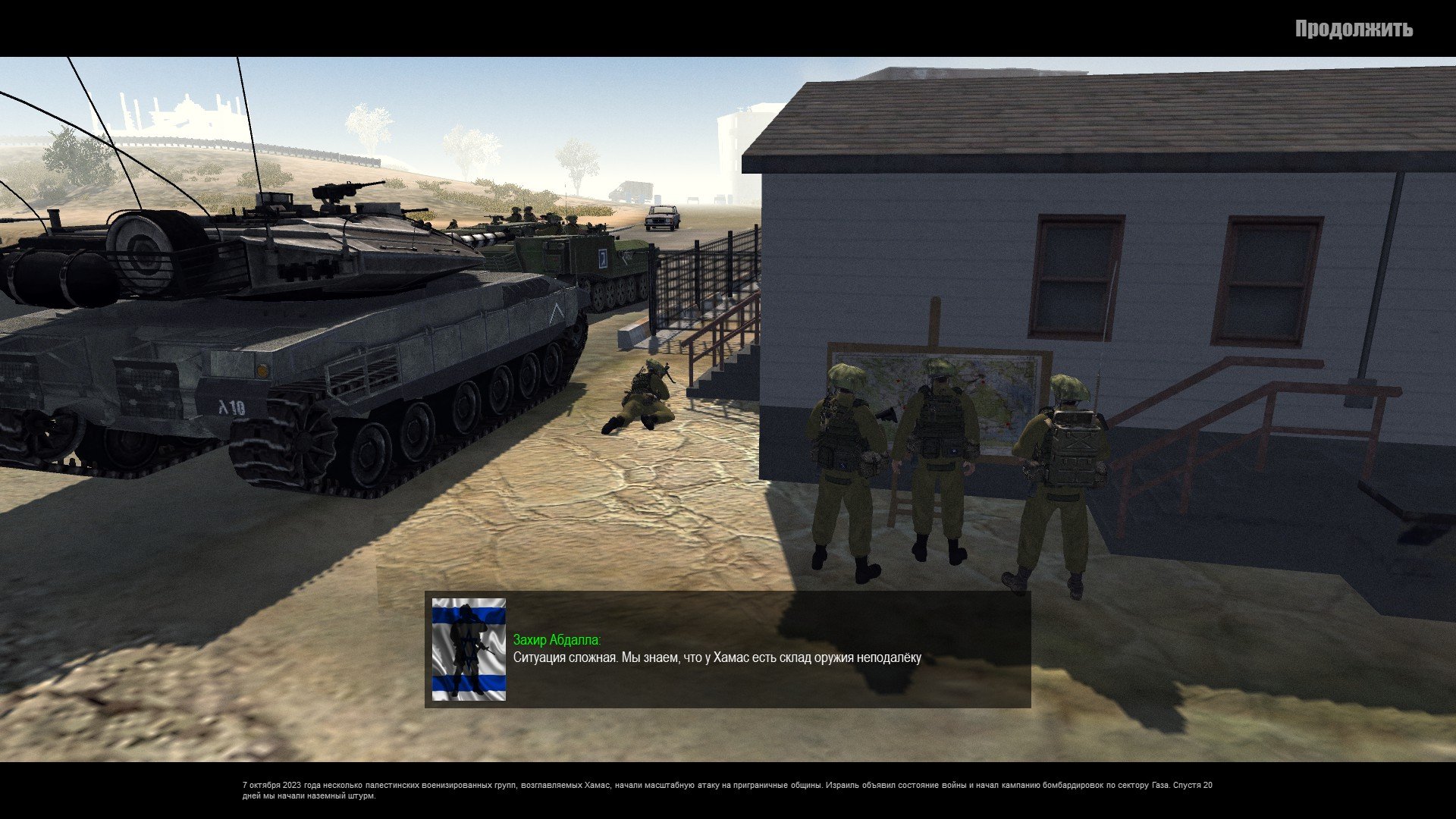Click the Продолжить button to continue
Image resolution: width=1456 pixels, height=819 pixels.
tap(1353, 30)
